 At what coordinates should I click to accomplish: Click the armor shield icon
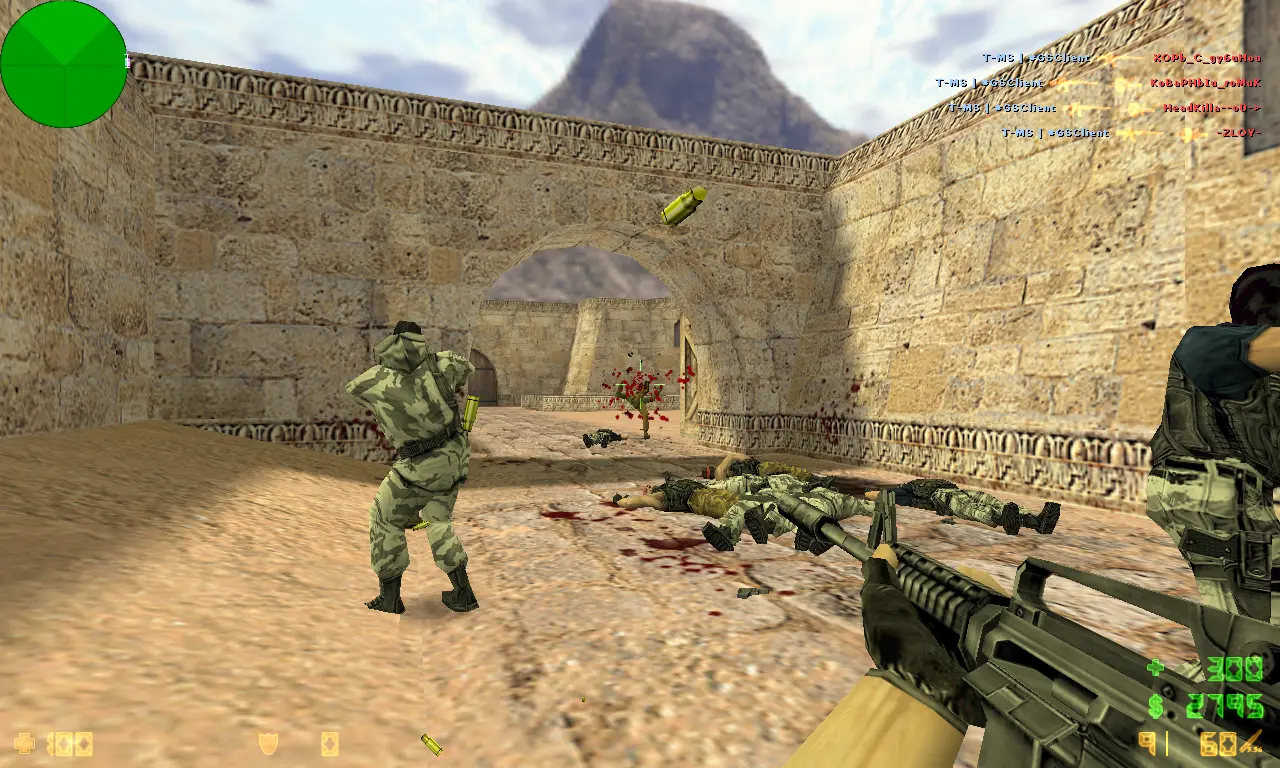[x=268, y=743]
